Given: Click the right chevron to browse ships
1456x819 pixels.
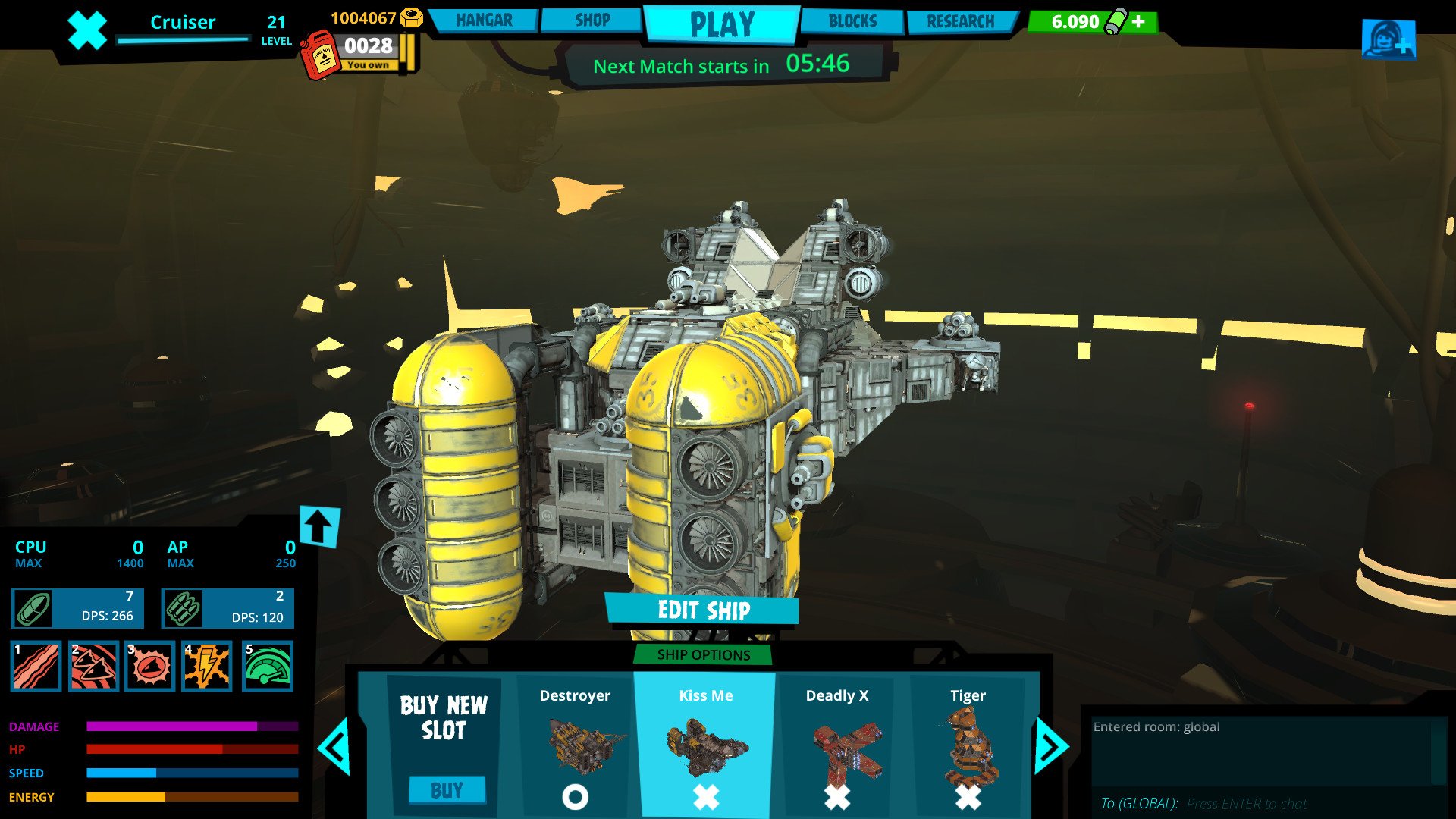Looking at the screenshot, I should tap(1050, 745).
